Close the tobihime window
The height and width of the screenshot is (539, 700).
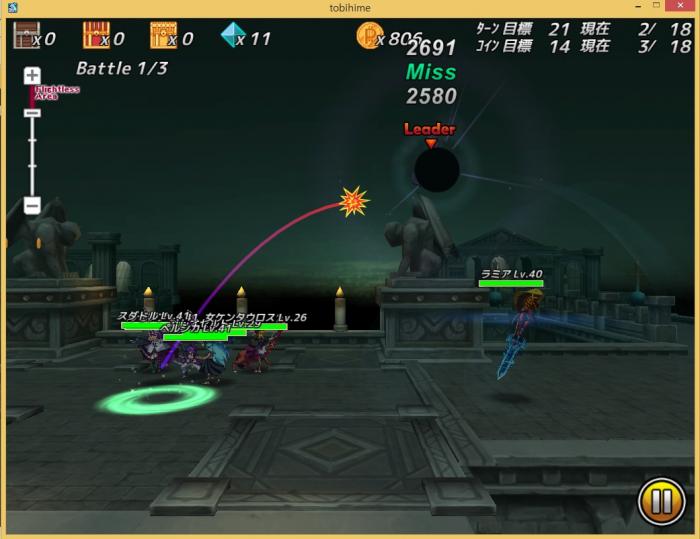pos(685,7)
